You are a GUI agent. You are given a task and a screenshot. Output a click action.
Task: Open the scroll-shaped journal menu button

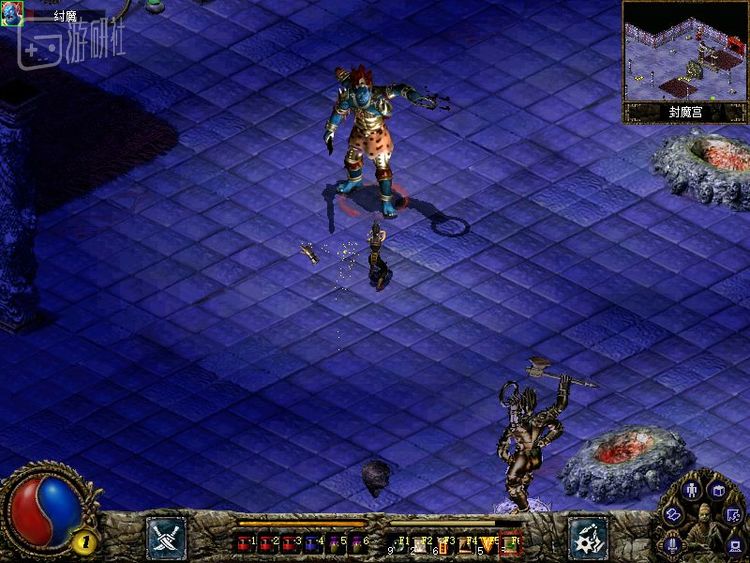(x=673, y=513)
